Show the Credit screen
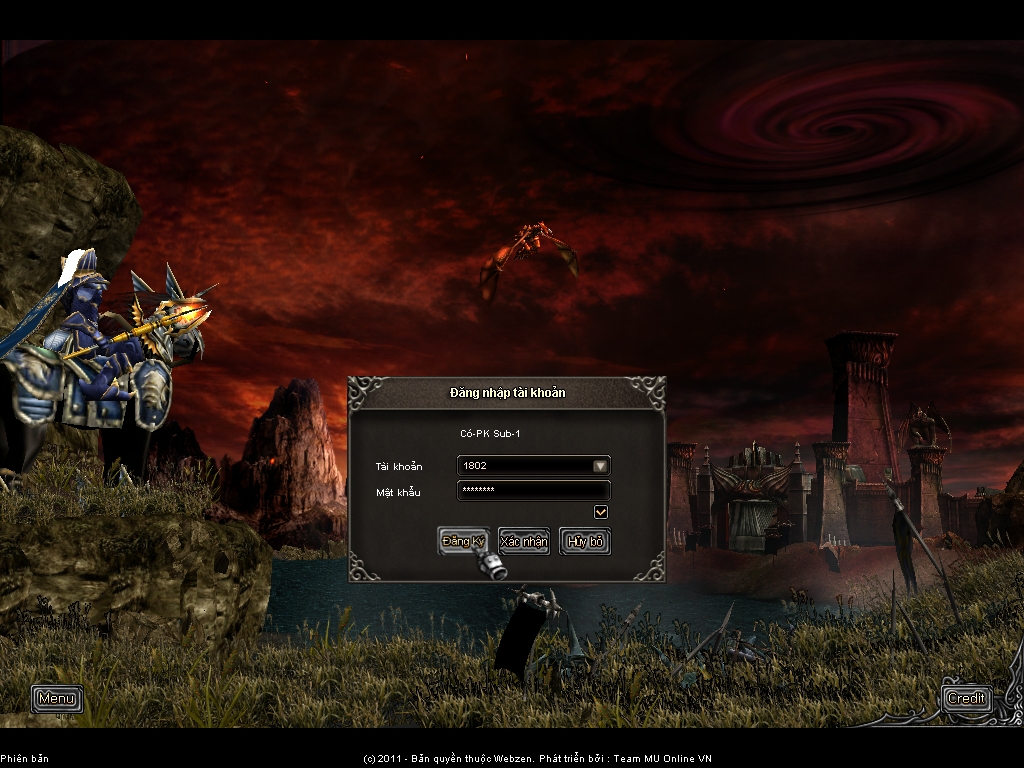The image size is (1024, 768). (966, 698)
